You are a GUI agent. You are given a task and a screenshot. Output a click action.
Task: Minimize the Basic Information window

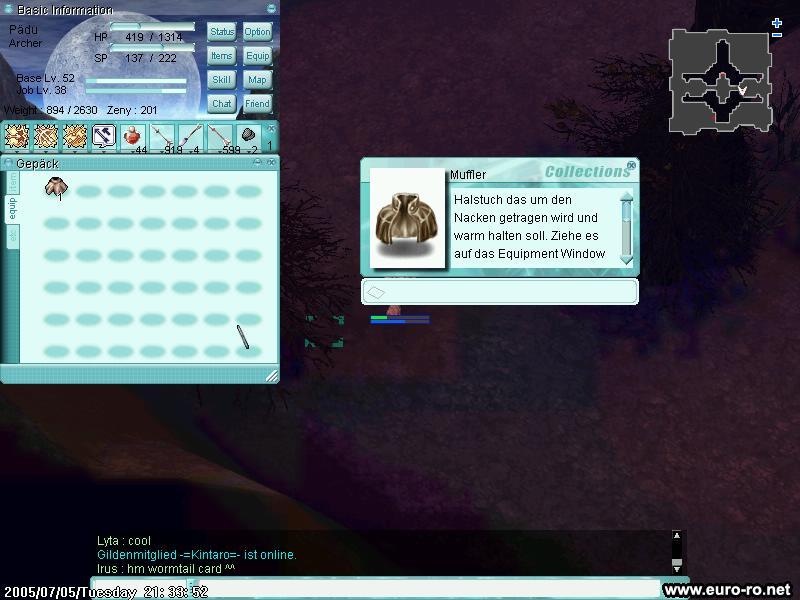pos(272,9)
